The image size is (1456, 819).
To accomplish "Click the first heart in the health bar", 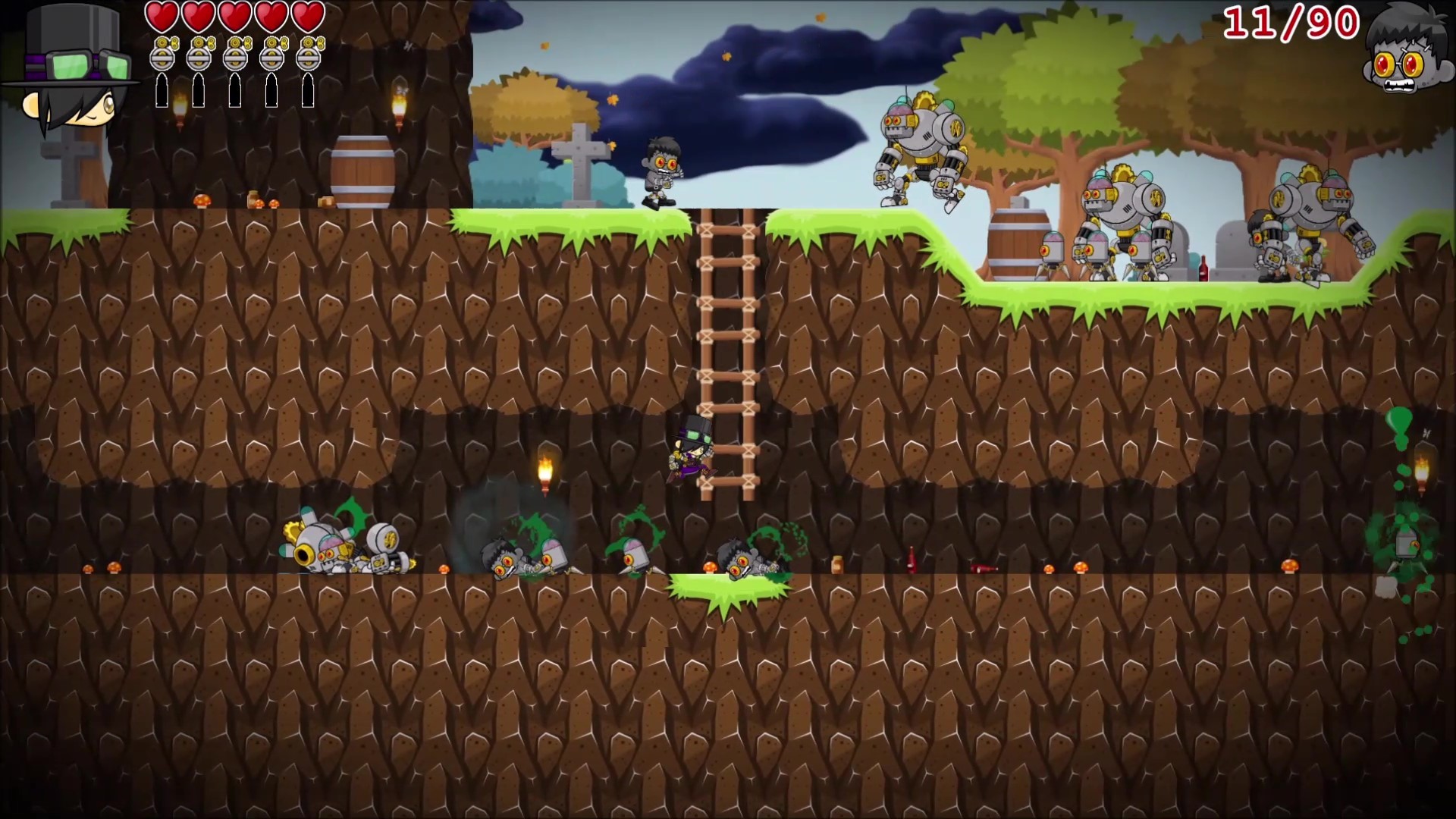I will coord(162,17).
